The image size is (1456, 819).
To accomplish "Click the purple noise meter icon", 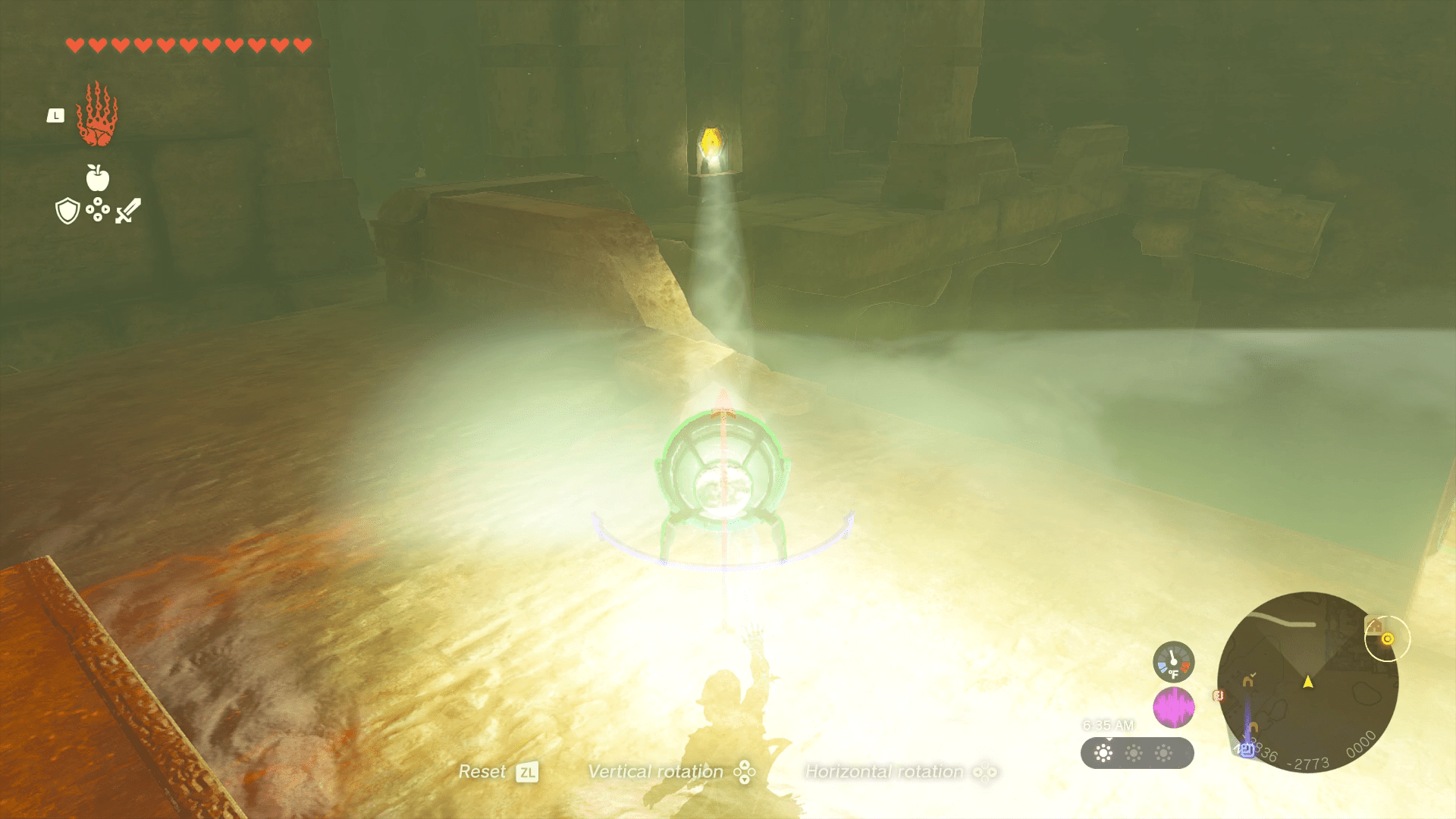I will point(1173,708).
